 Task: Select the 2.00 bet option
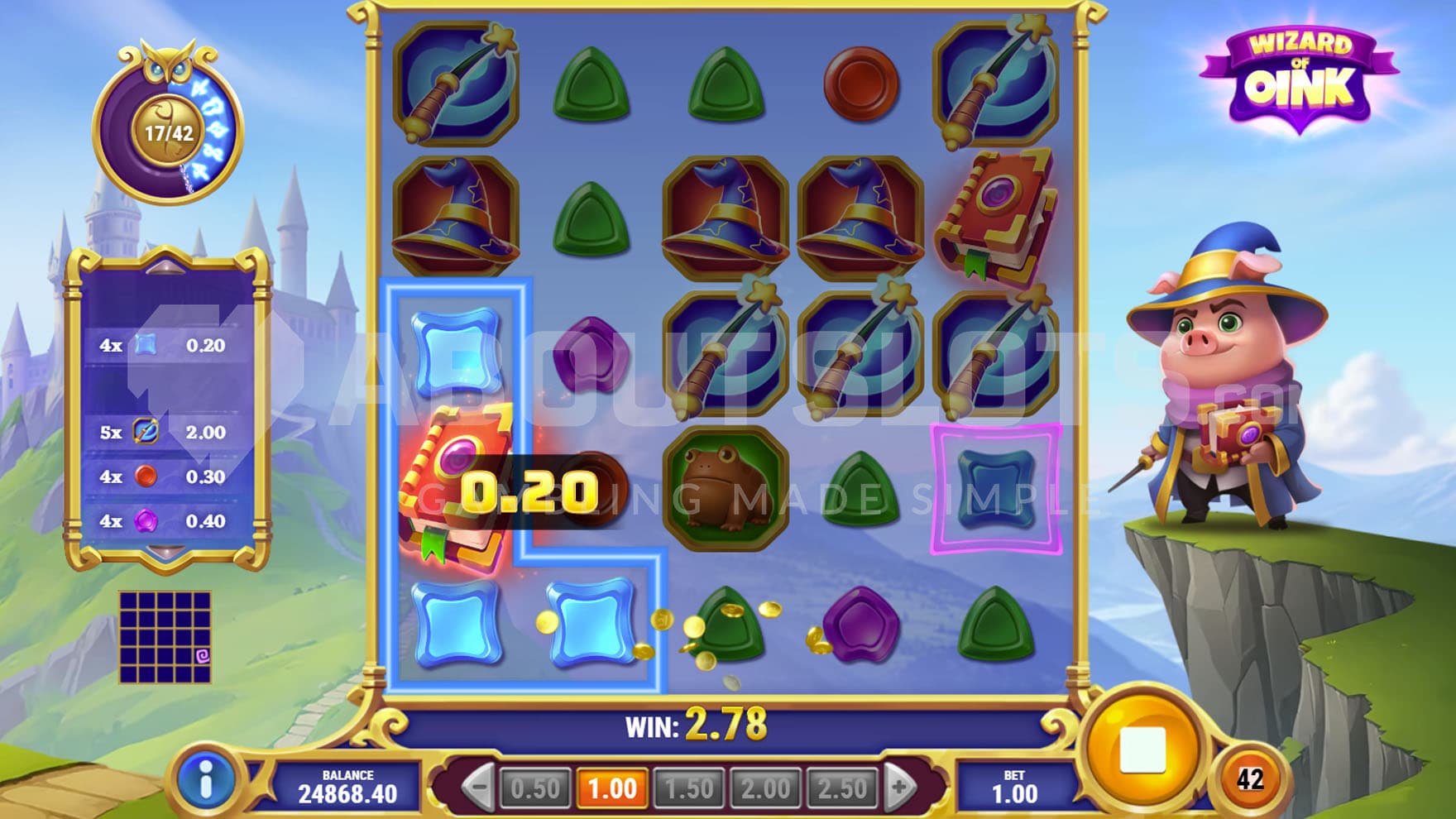pos(765,788)
